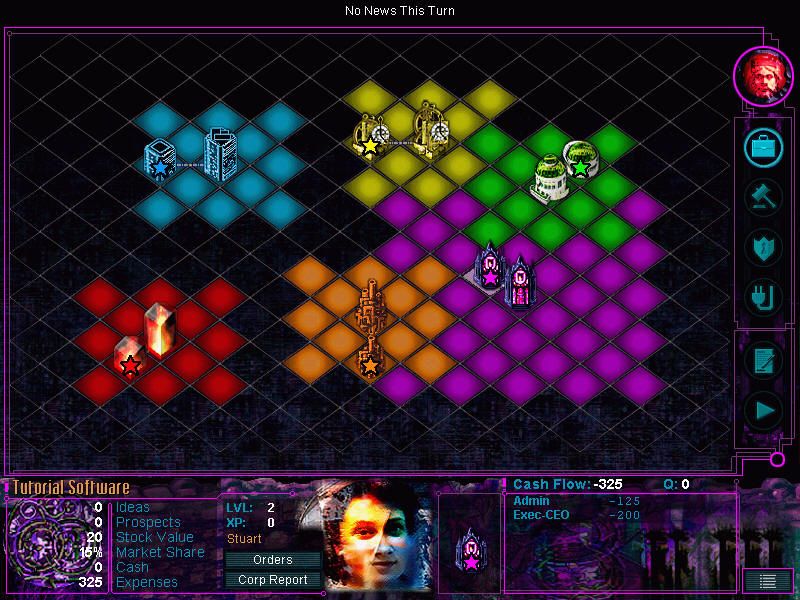
Task: Click the power plug icon
Action: click(763, 295)
